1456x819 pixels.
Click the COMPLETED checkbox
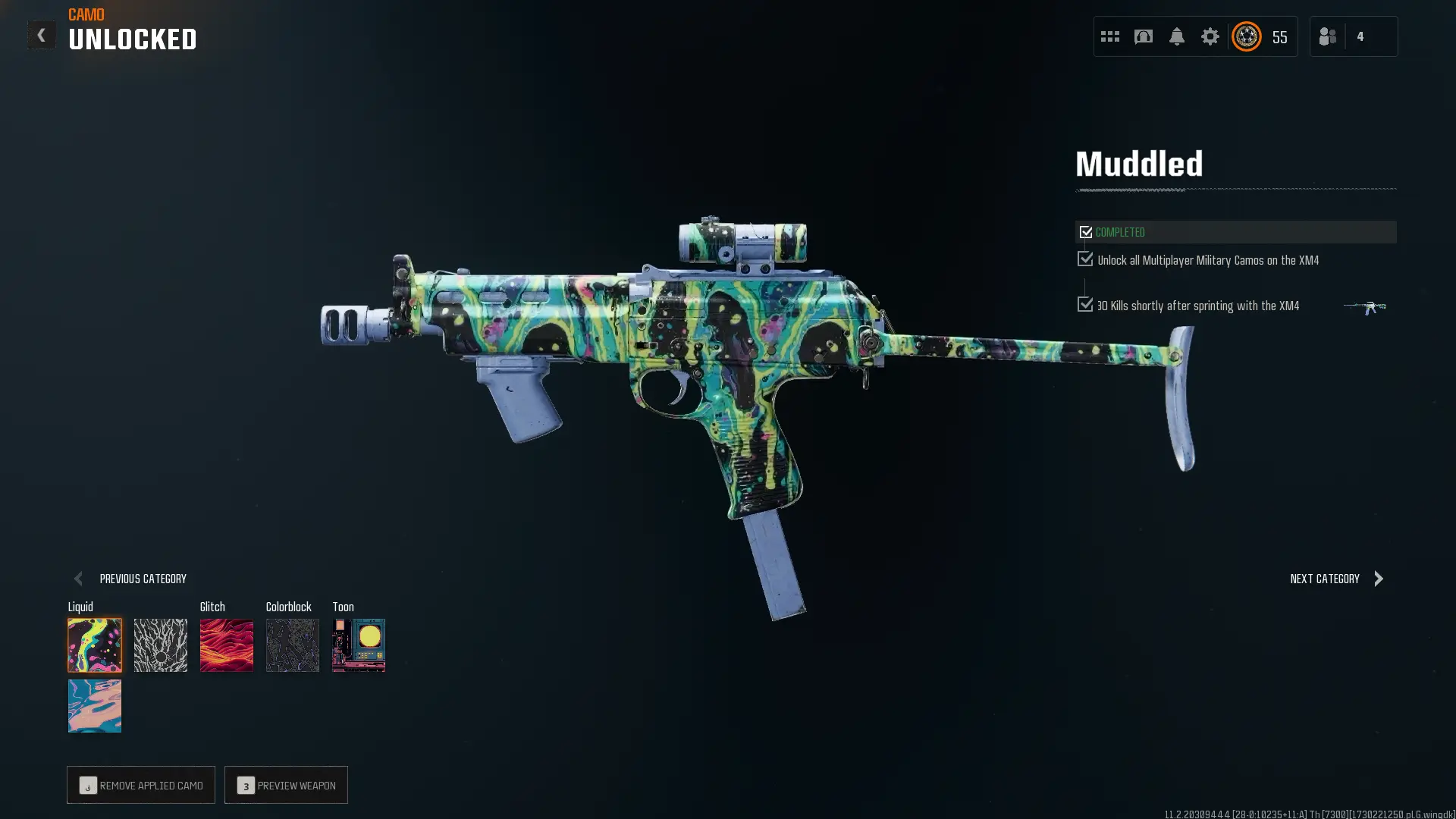[x=1087, y=231]
